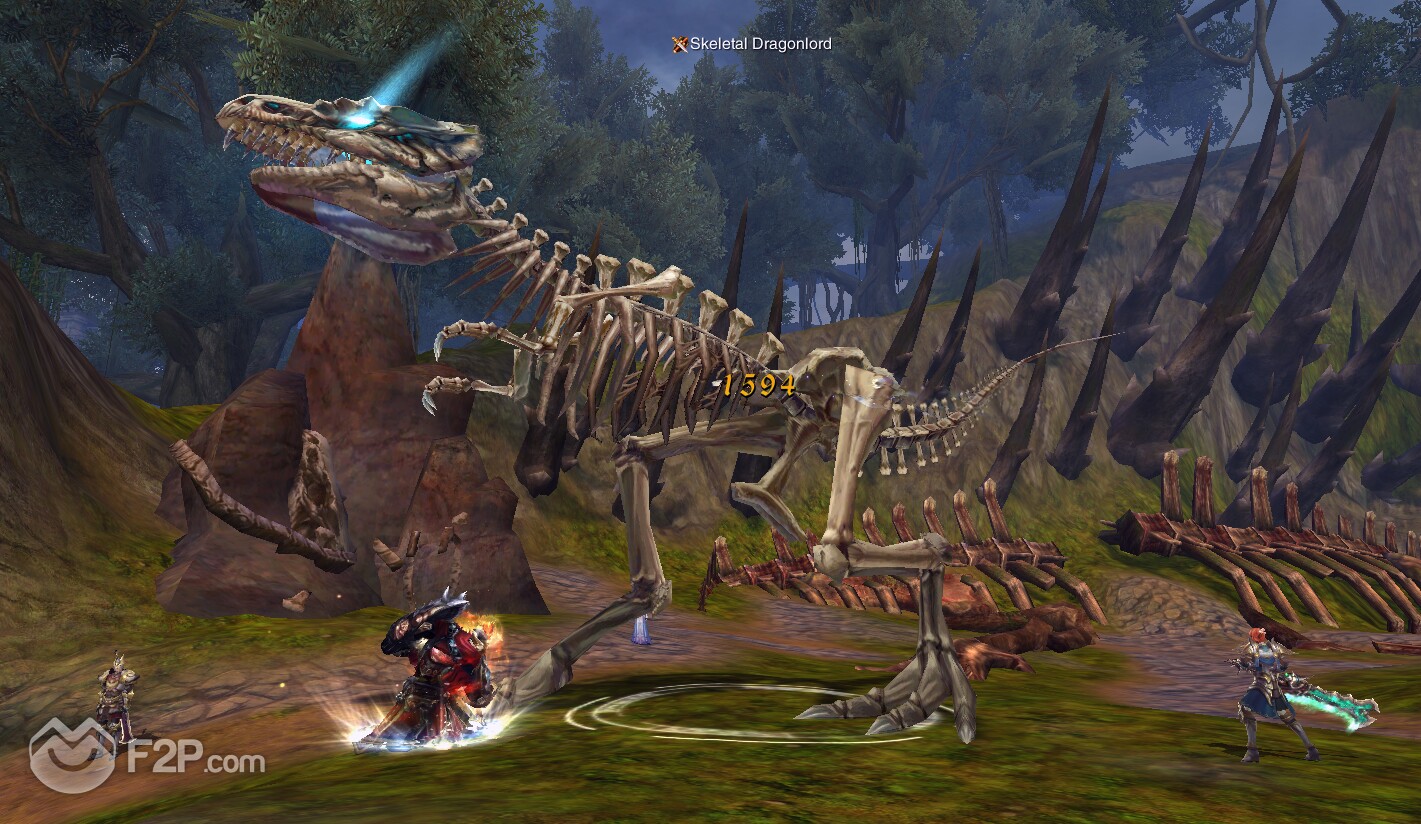This screenshot has width=1421, height=824.
Task: Select the Skeletal Dragonlord nameplate
Action: click(752, 44)
